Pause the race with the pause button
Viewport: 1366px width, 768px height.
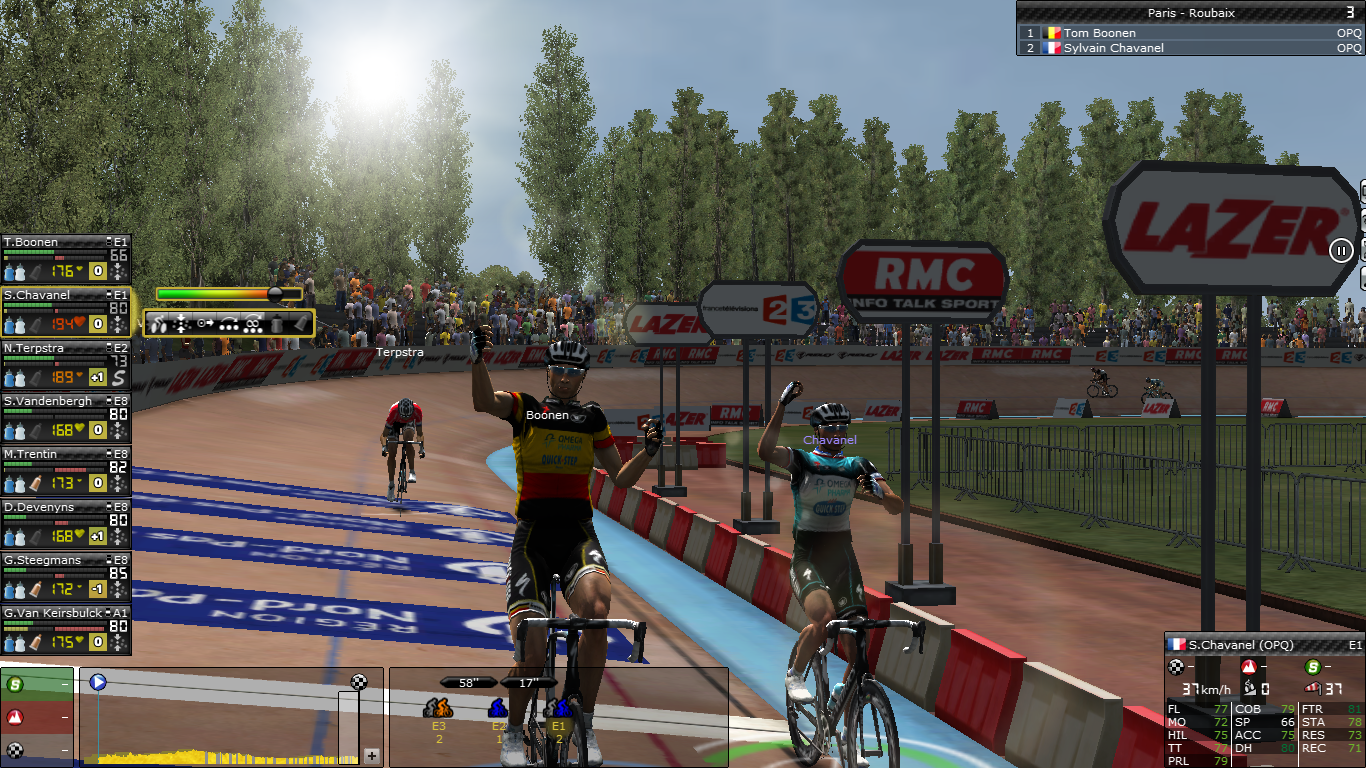pyautogui.click(x=1342, y=250)
